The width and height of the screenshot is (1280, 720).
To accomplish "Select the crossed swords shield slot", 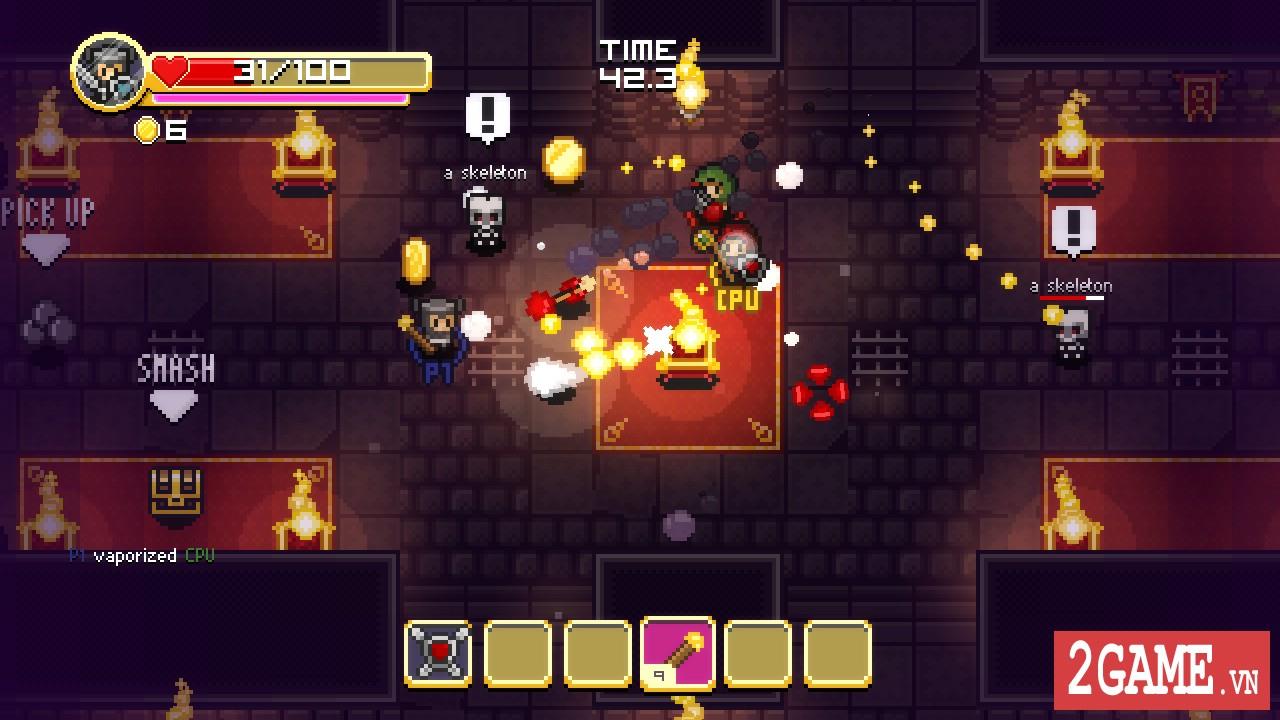I will [439, 654].
